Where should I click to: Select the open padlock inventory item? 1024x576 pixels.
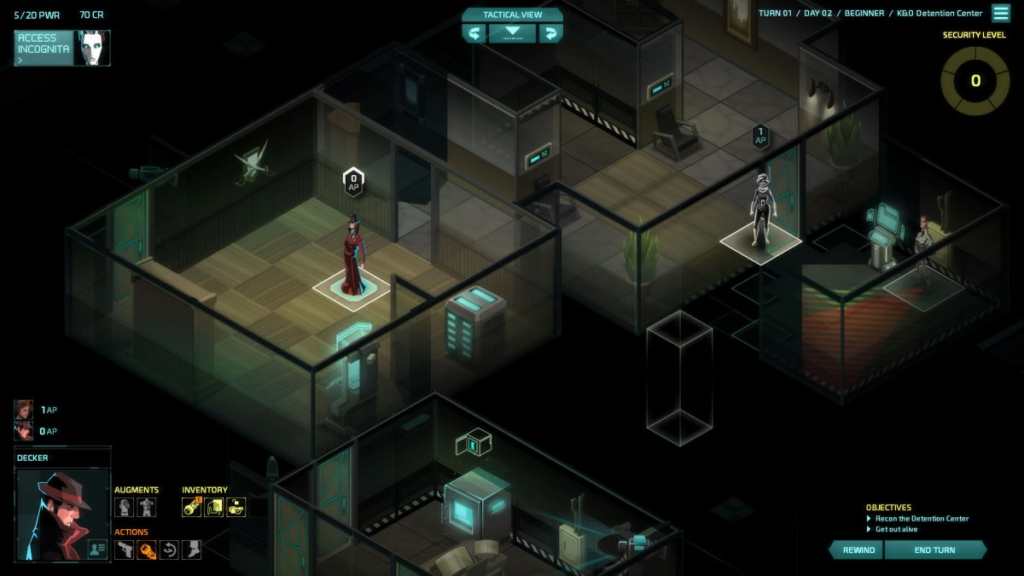pyautogui.click(x=236, y=507)
